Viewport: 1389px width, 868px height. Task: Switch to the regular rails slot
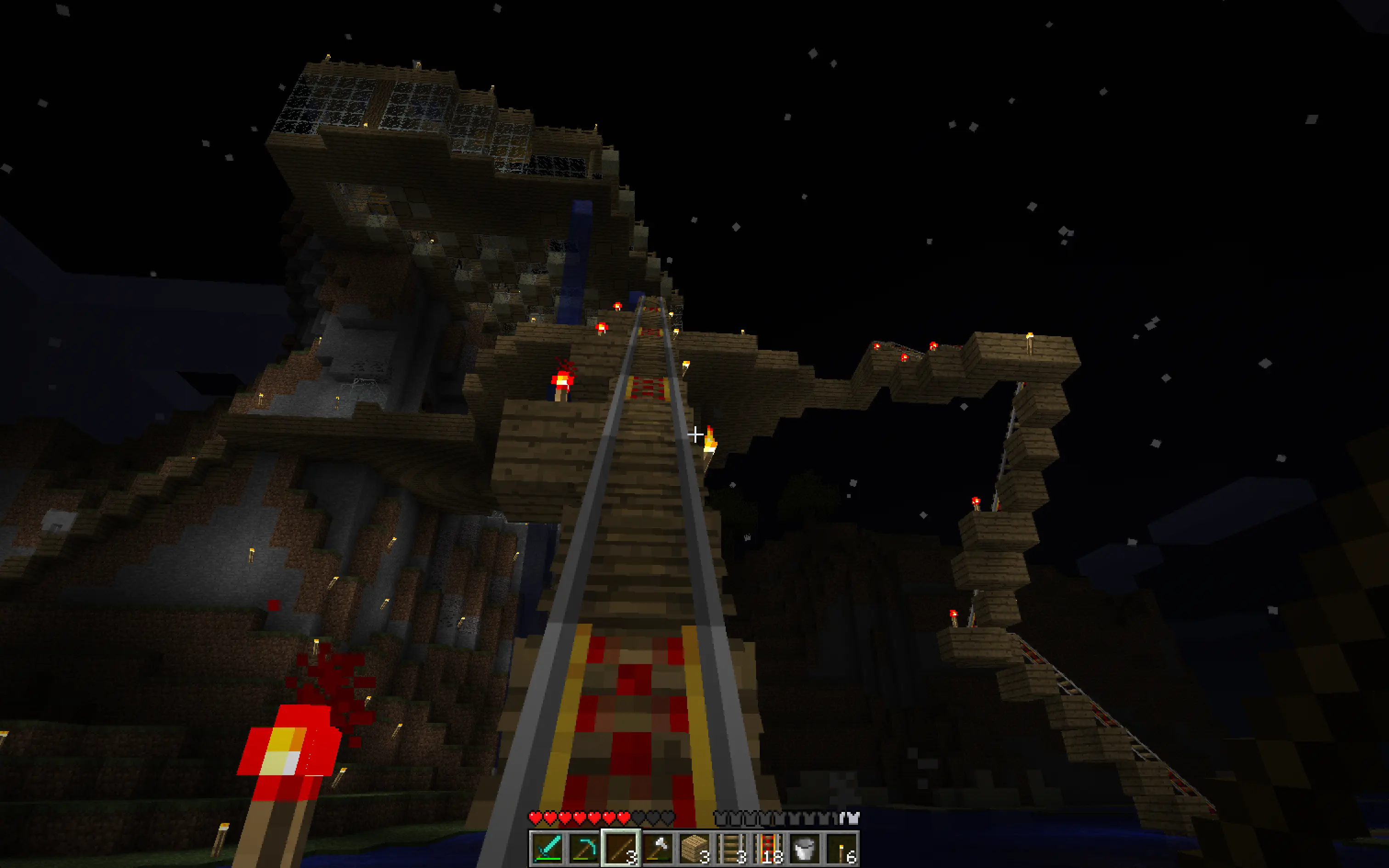tap(732, 847)
